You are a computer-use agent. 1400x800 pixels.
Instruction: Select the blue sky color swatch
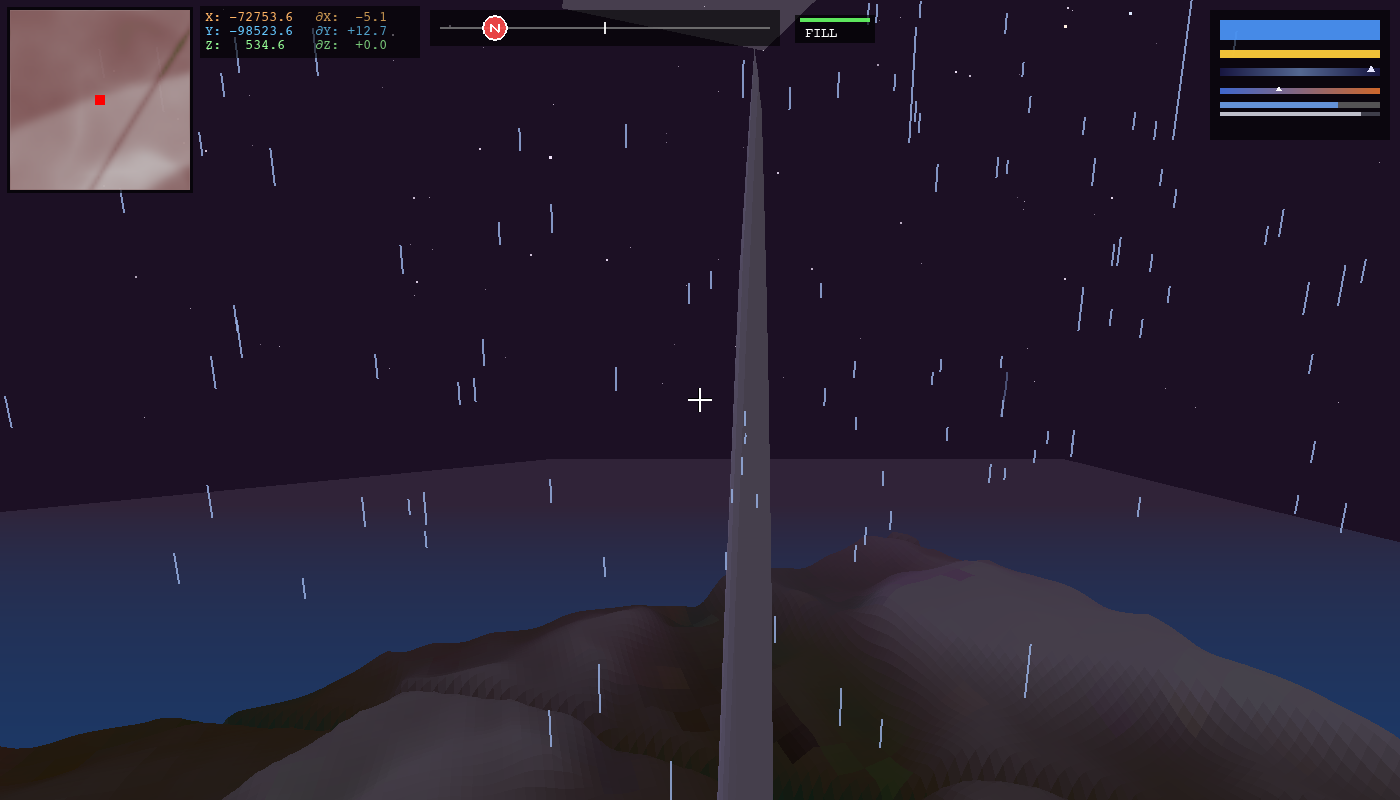[1299, 30]
